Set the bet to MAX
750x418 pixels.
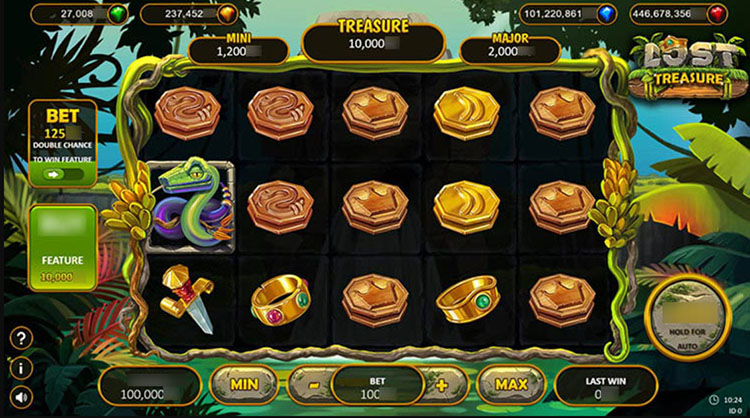coord(510,384)
